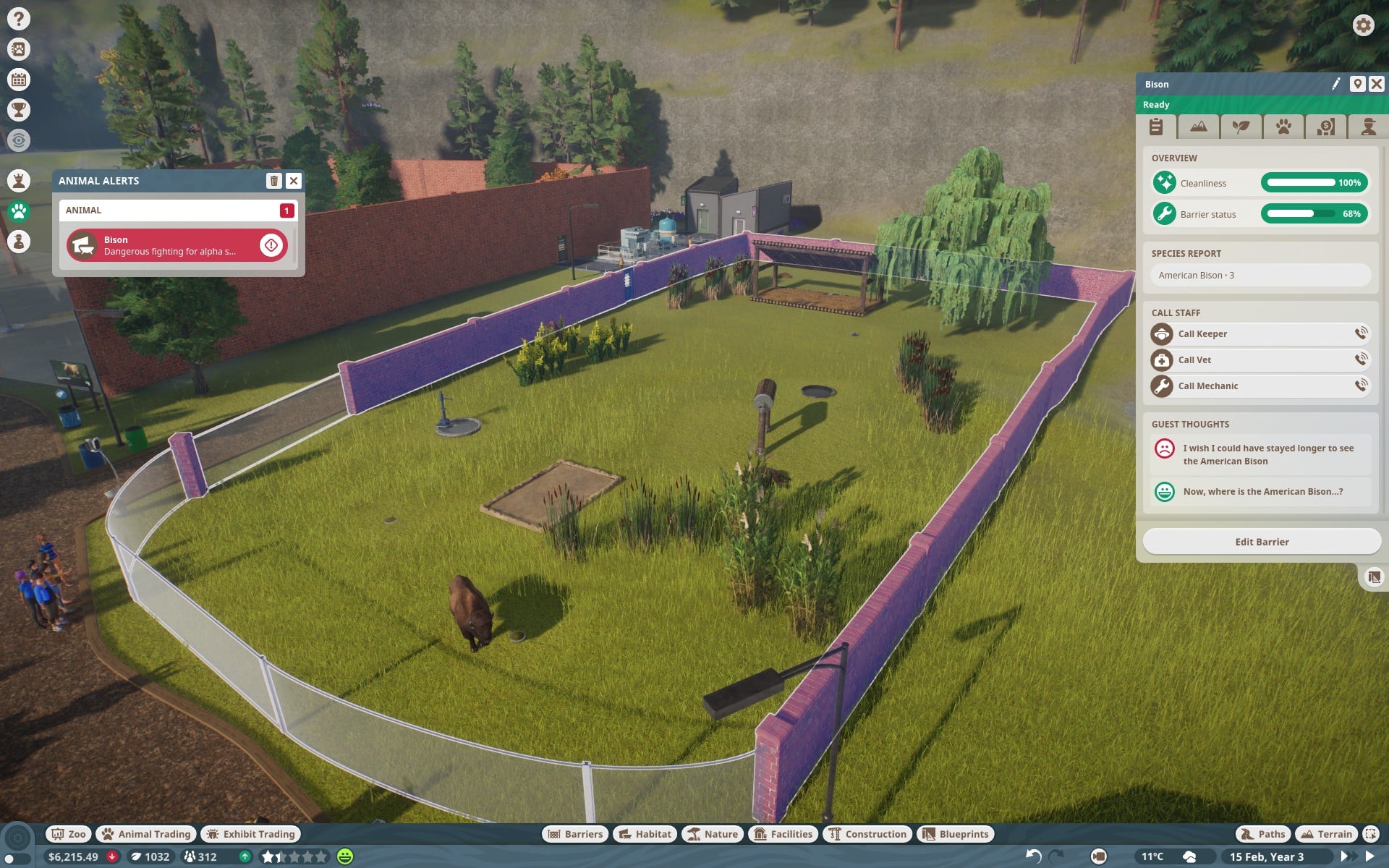1389x868 pixels.
Task: Open the Habitat build menu
Action: pyautogui.click(x=645, y=834)
